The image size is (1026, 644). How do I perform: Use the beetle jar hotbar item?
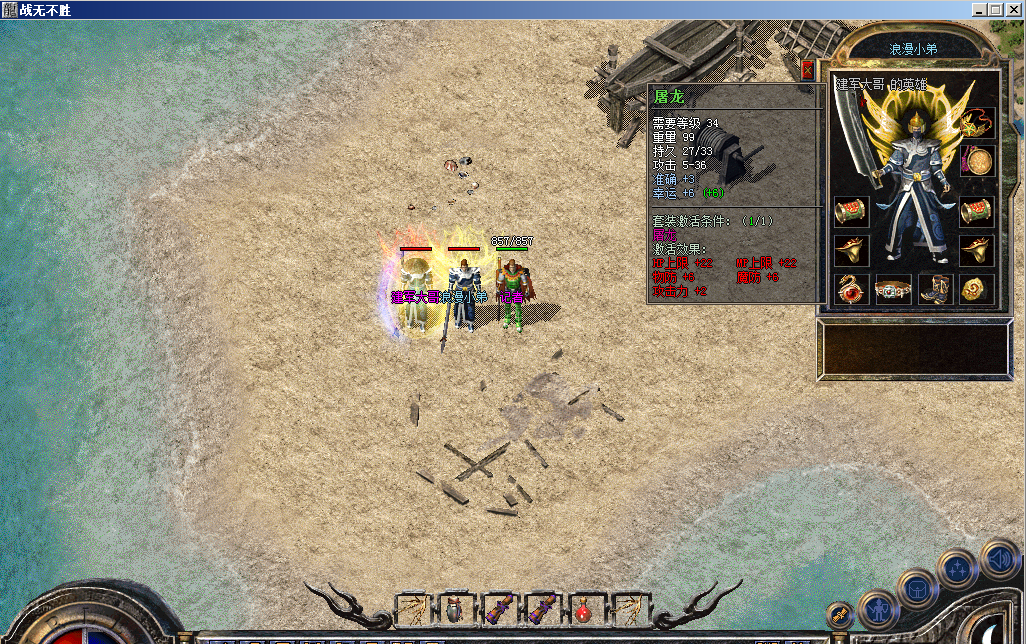tap(455, 608)
